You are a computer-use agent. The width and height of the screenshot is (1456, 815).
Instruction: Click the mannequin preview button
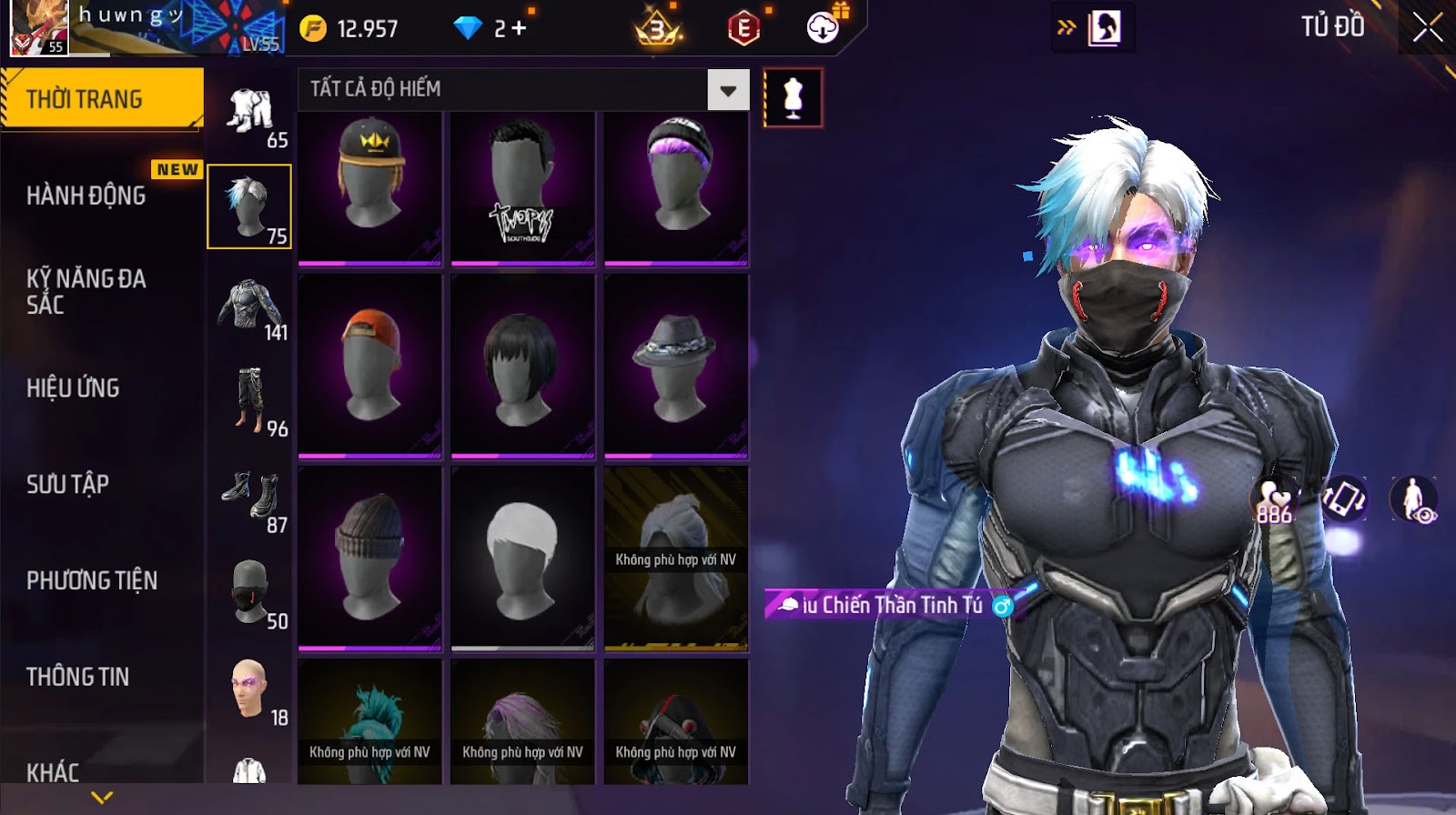point(793,98)
